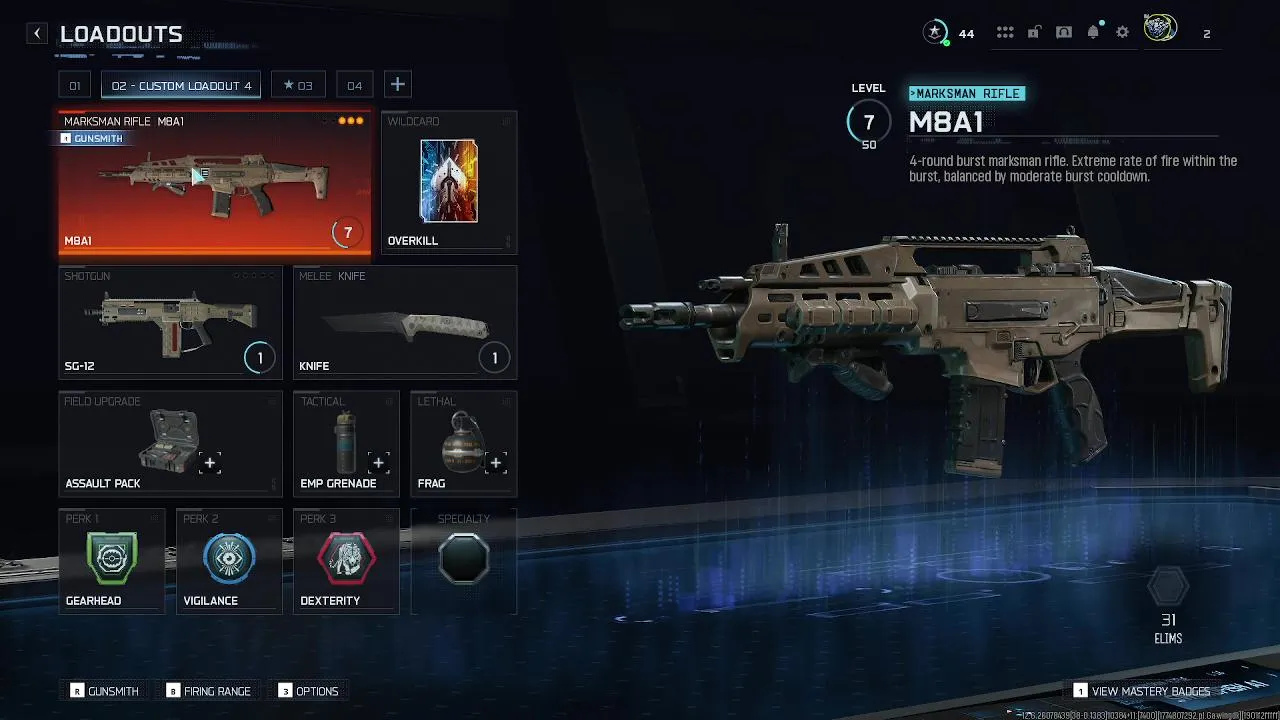The width and height of the screenshot is (1280, 720).
Task: Open the Gunsmith from the bottom bar
Action: [x=104, y=691]
